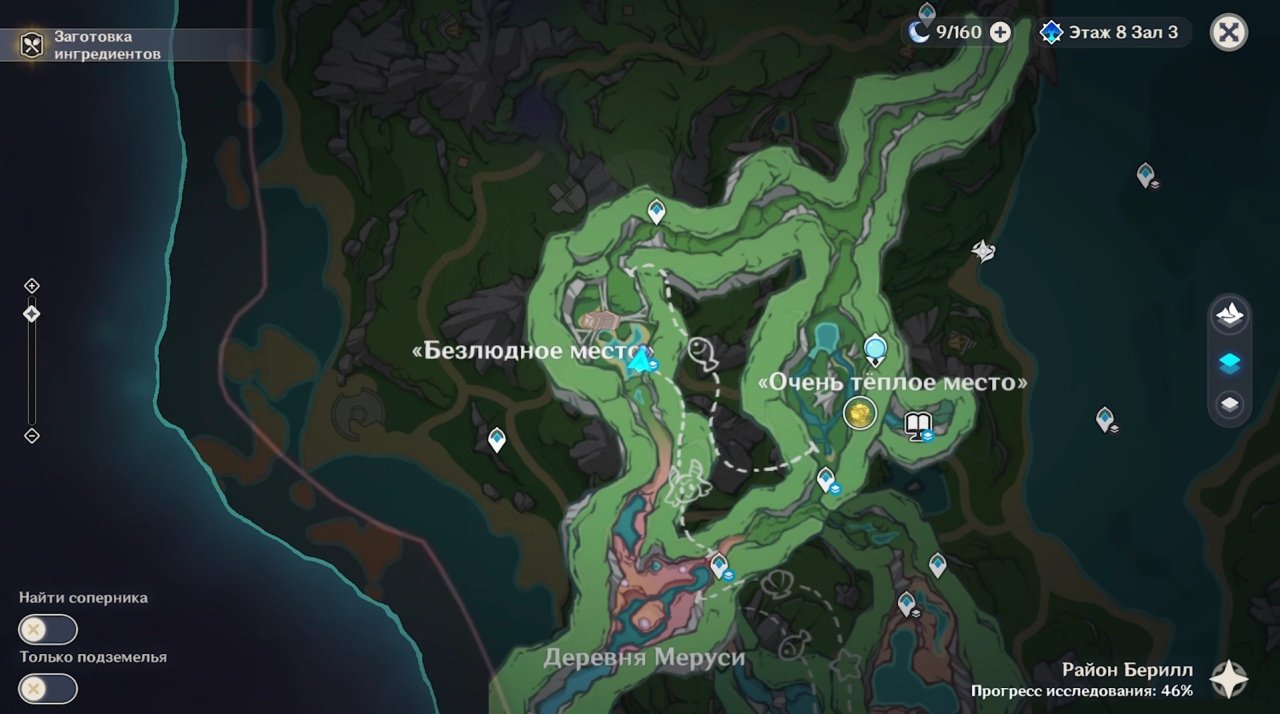Select the white four-pointed star marker on the coast
This screenshot has width=1280, height=714.
pos(984,250)
